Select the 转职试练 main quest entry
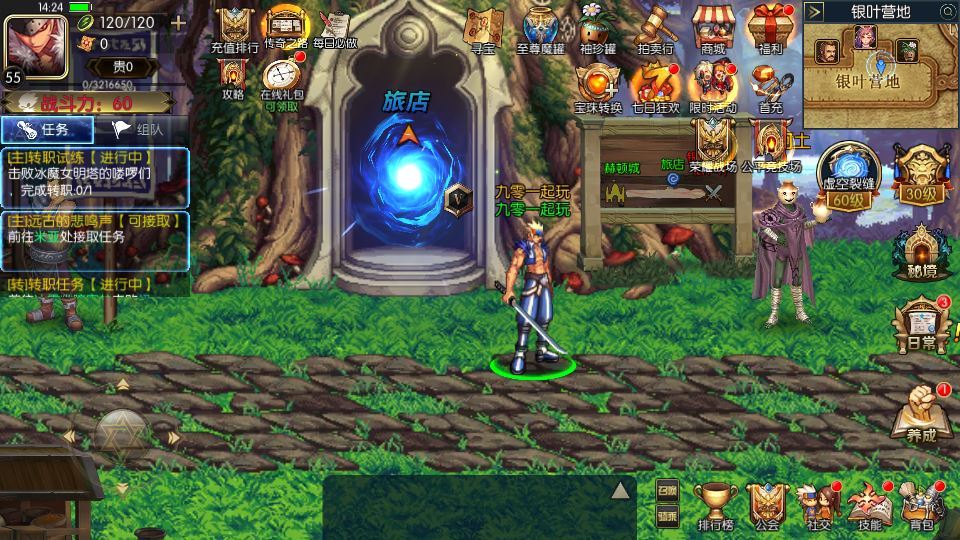Screen dimensions: 960x540 pyautogui.click(x=95, y=173)
